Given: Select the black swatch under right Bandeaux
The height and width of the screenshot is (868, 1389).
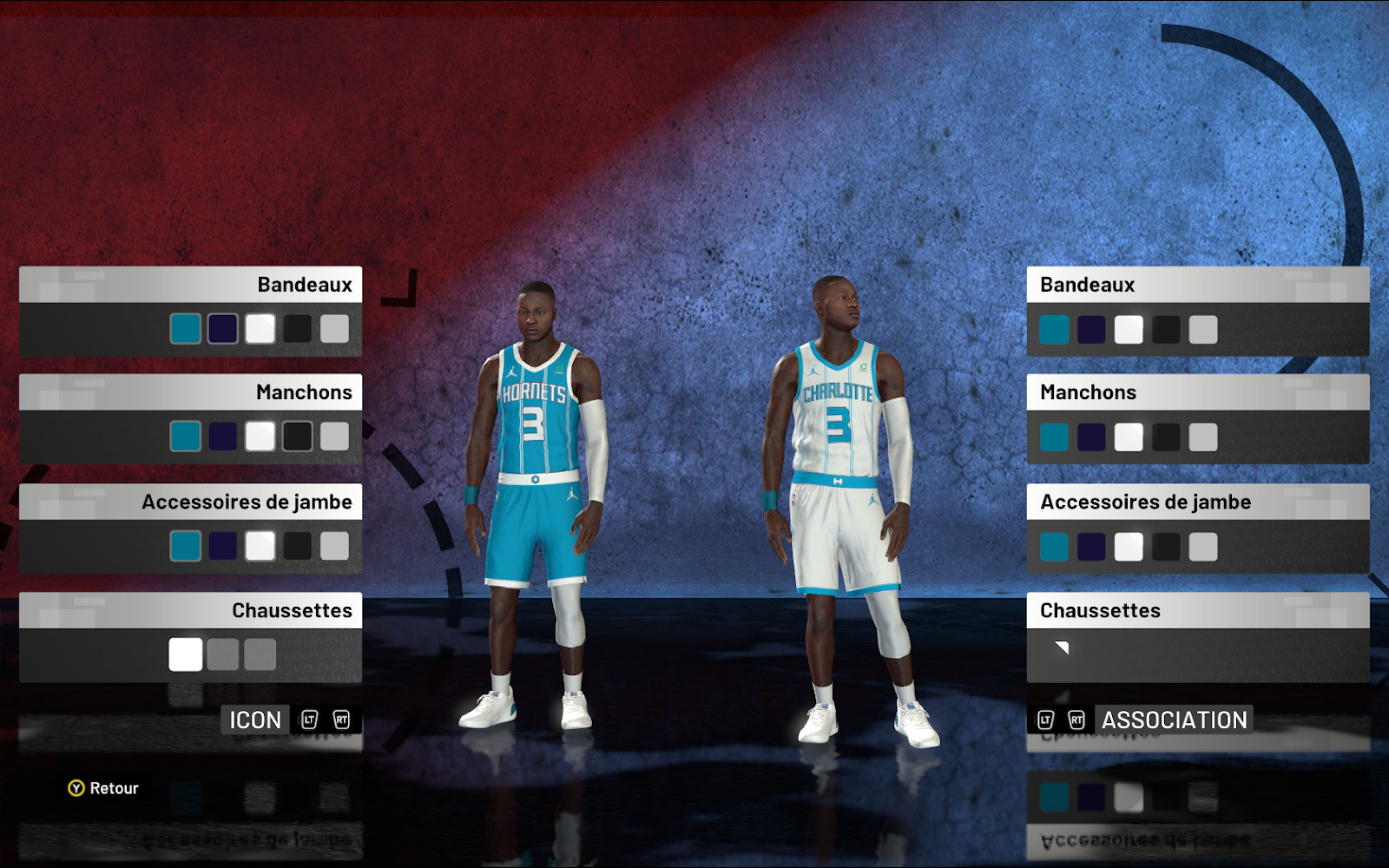Looking at the screenshot, I should [1166, 330].
